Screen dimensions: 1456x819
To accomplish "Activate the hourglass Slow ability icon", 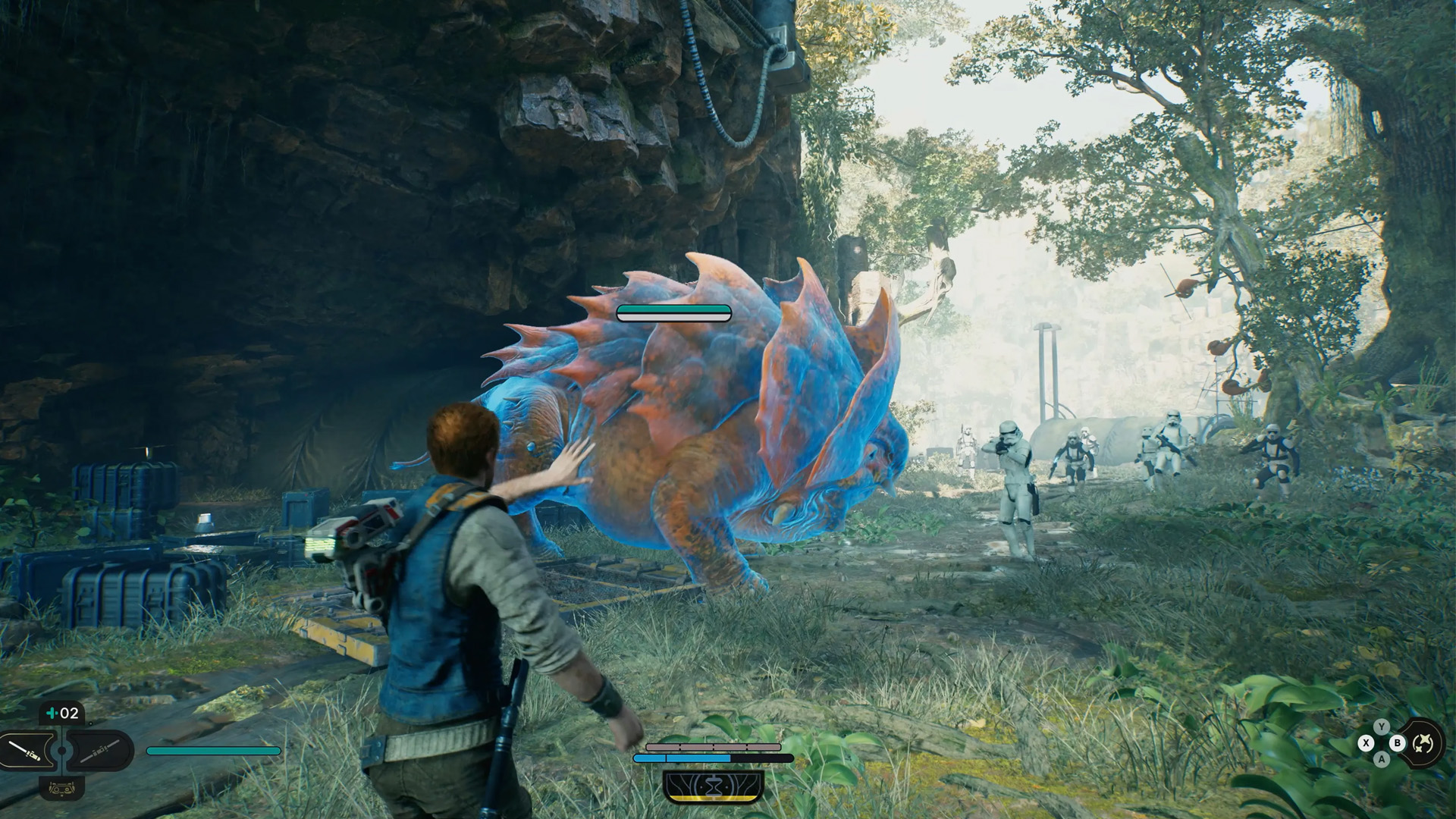I will click(x=713, y=786).
